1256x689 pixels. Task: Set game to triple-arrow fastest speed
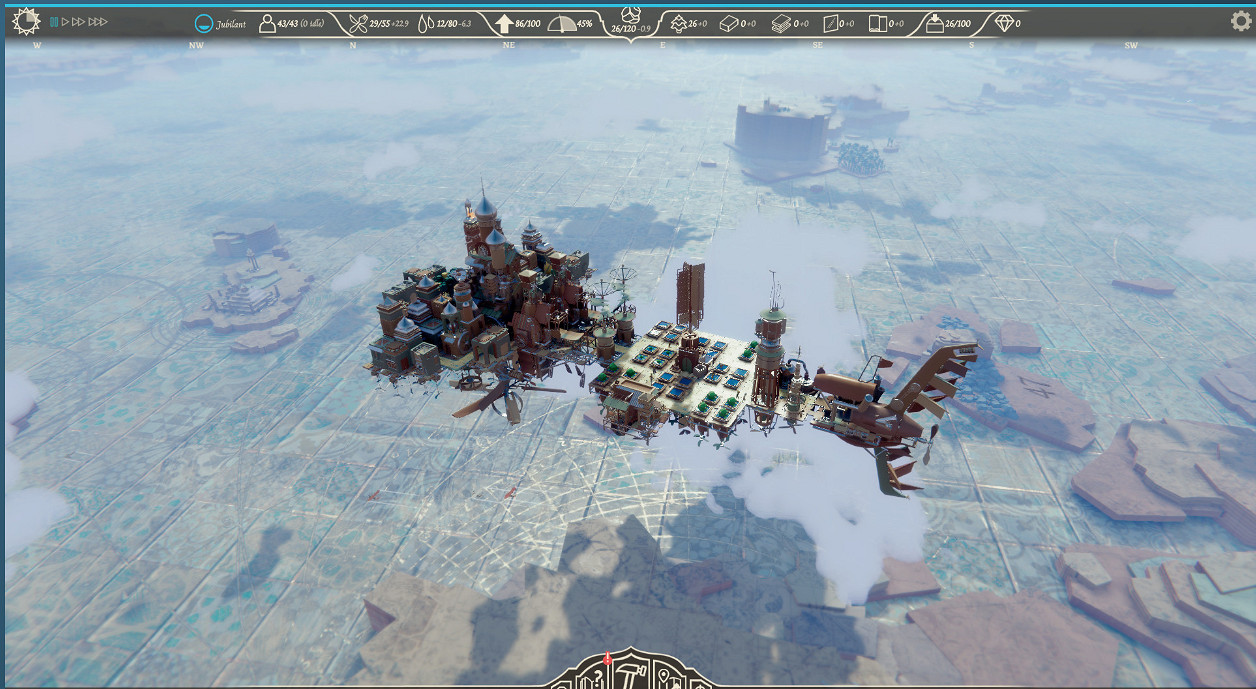point(98,21)
